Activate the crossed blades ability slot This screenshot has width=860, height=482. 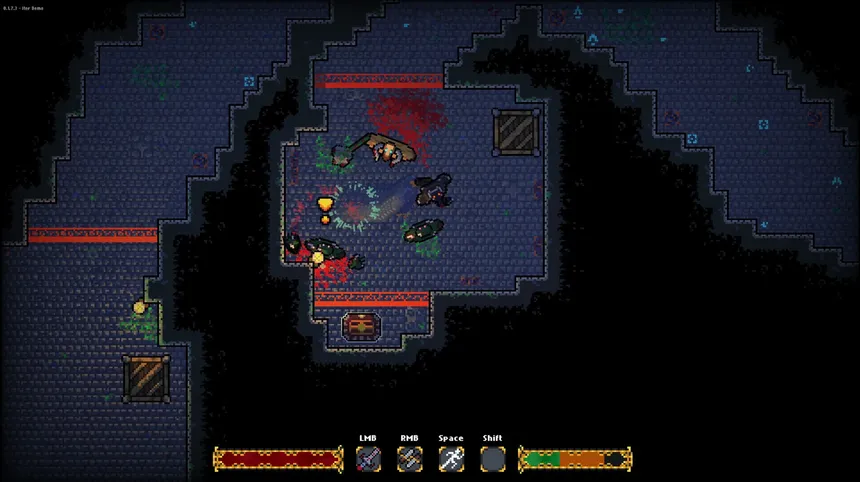(x=410, y=459)
